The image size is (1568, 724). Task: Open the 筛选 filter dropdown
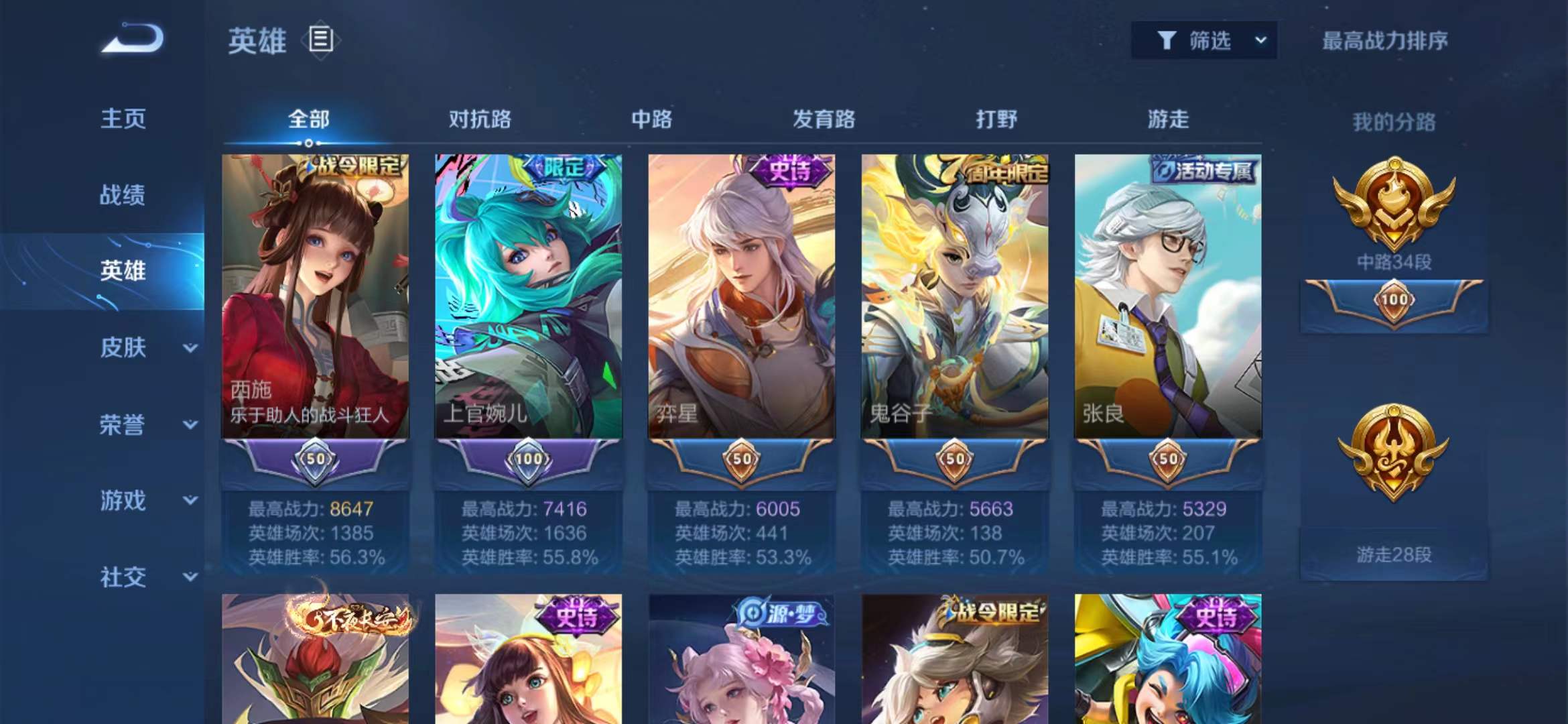tap(1203, 42)
